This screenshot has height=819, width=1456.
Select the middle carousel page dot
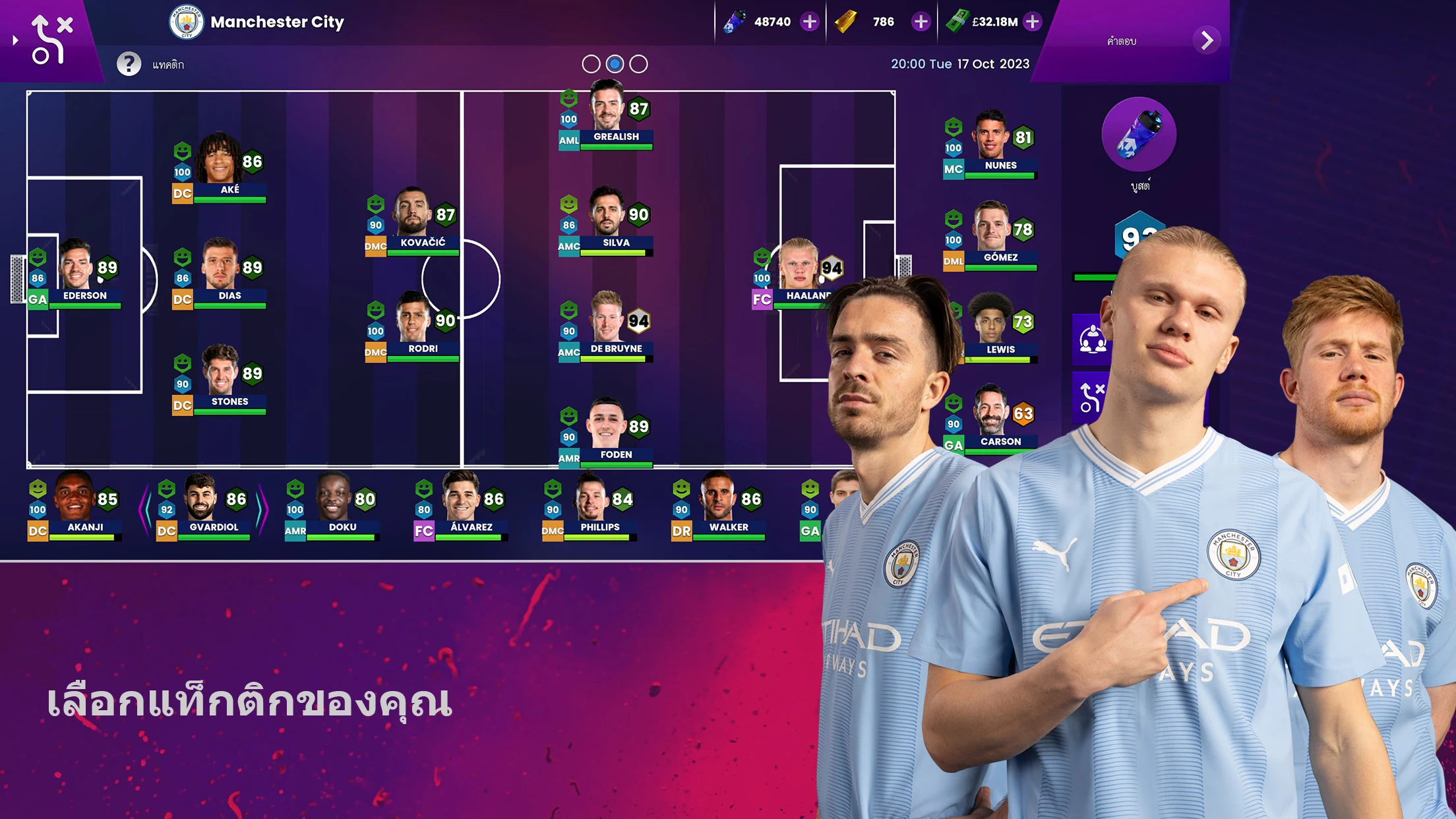click(613, 64)
